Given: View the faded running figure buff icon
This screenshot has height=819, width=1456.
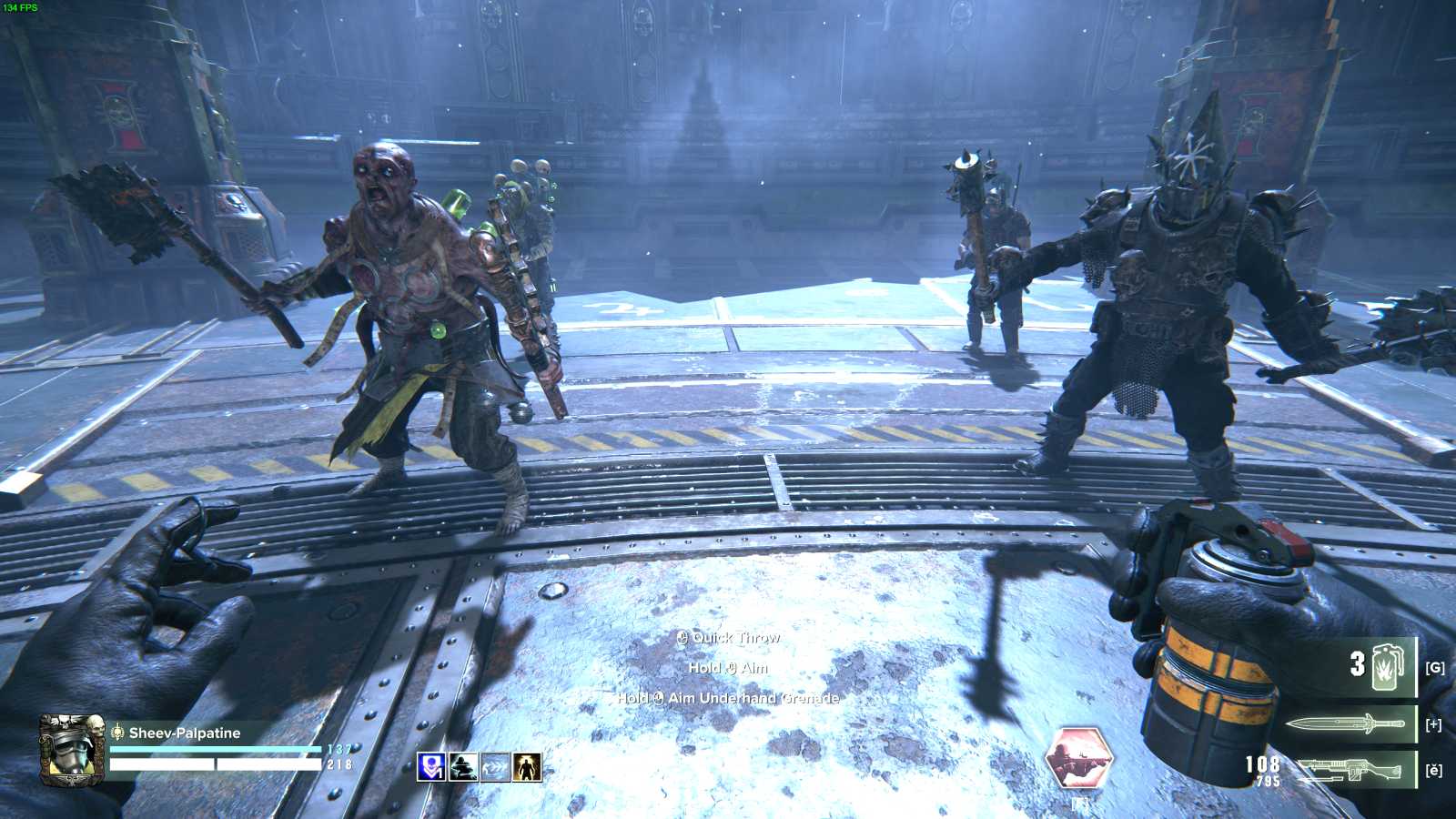Looking at the screenshot, I should [495, 767].
